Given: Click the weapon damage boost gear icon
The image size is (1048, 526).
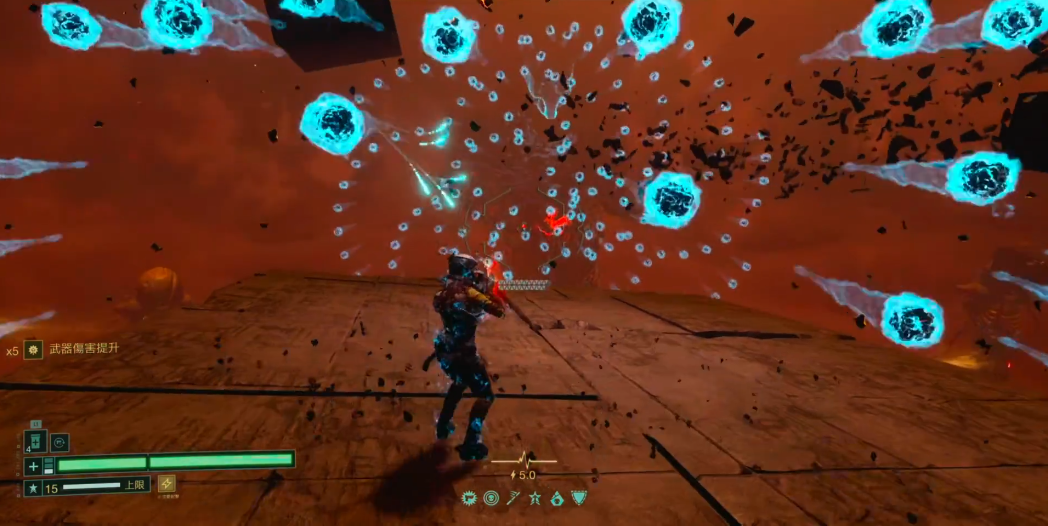Looking at the screenshot, I should [x=33, y=350].
